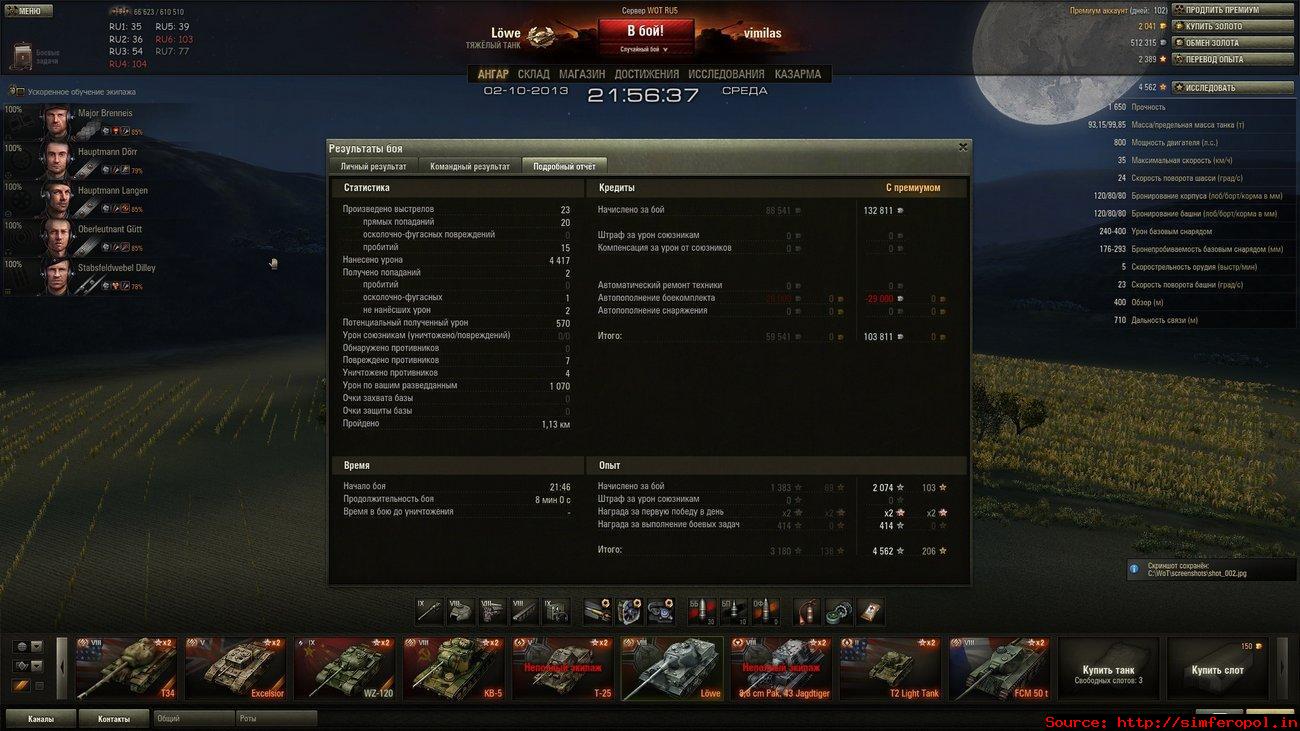Open the Перевод опыта button
Screen dimensions: 1300x731
click(x=1231, y=59)
